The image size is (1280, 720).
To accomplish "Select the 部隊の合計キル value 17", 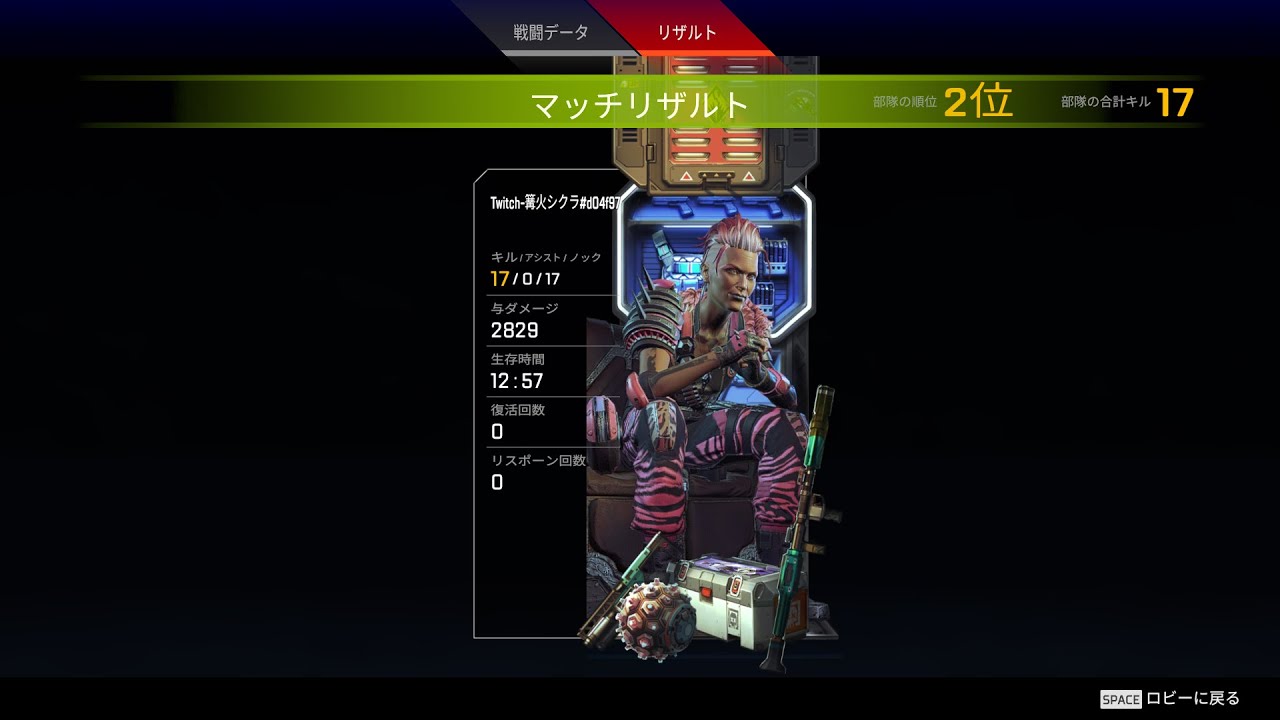I will point(1174,100).
